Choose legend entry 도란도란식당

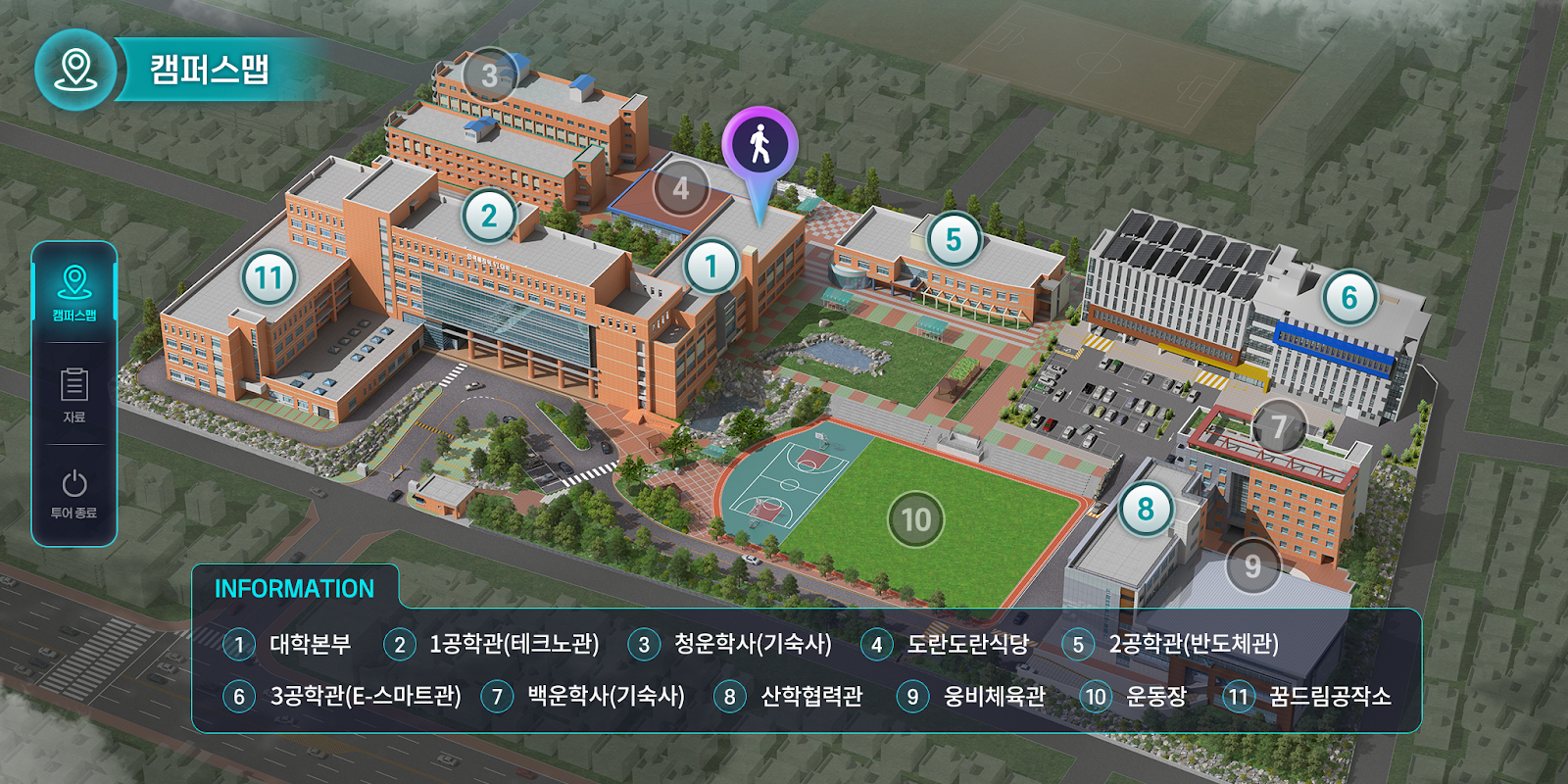(967, 644)
